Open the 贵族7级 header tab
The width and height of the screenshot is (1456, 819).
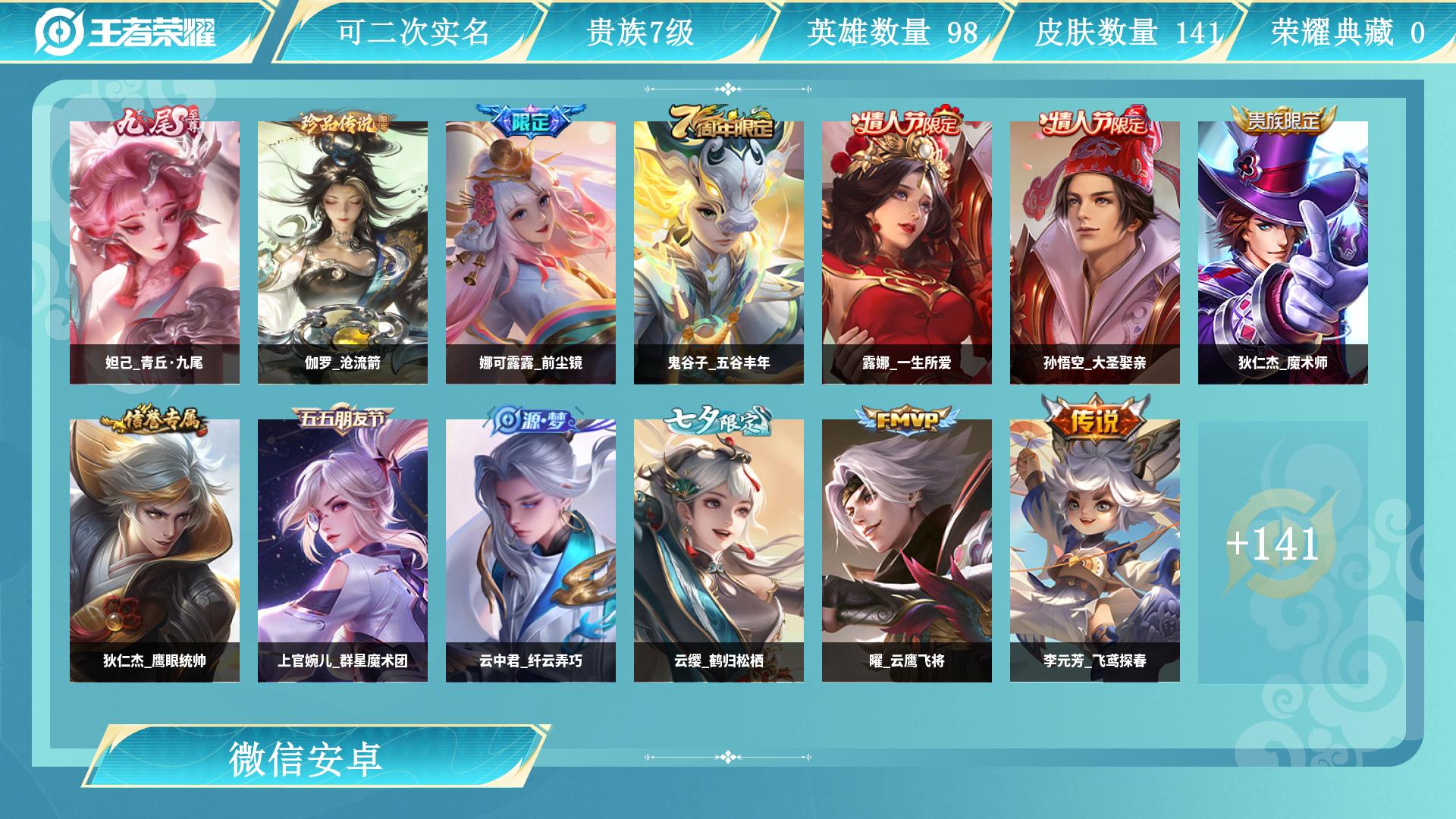tap(641, 32)
